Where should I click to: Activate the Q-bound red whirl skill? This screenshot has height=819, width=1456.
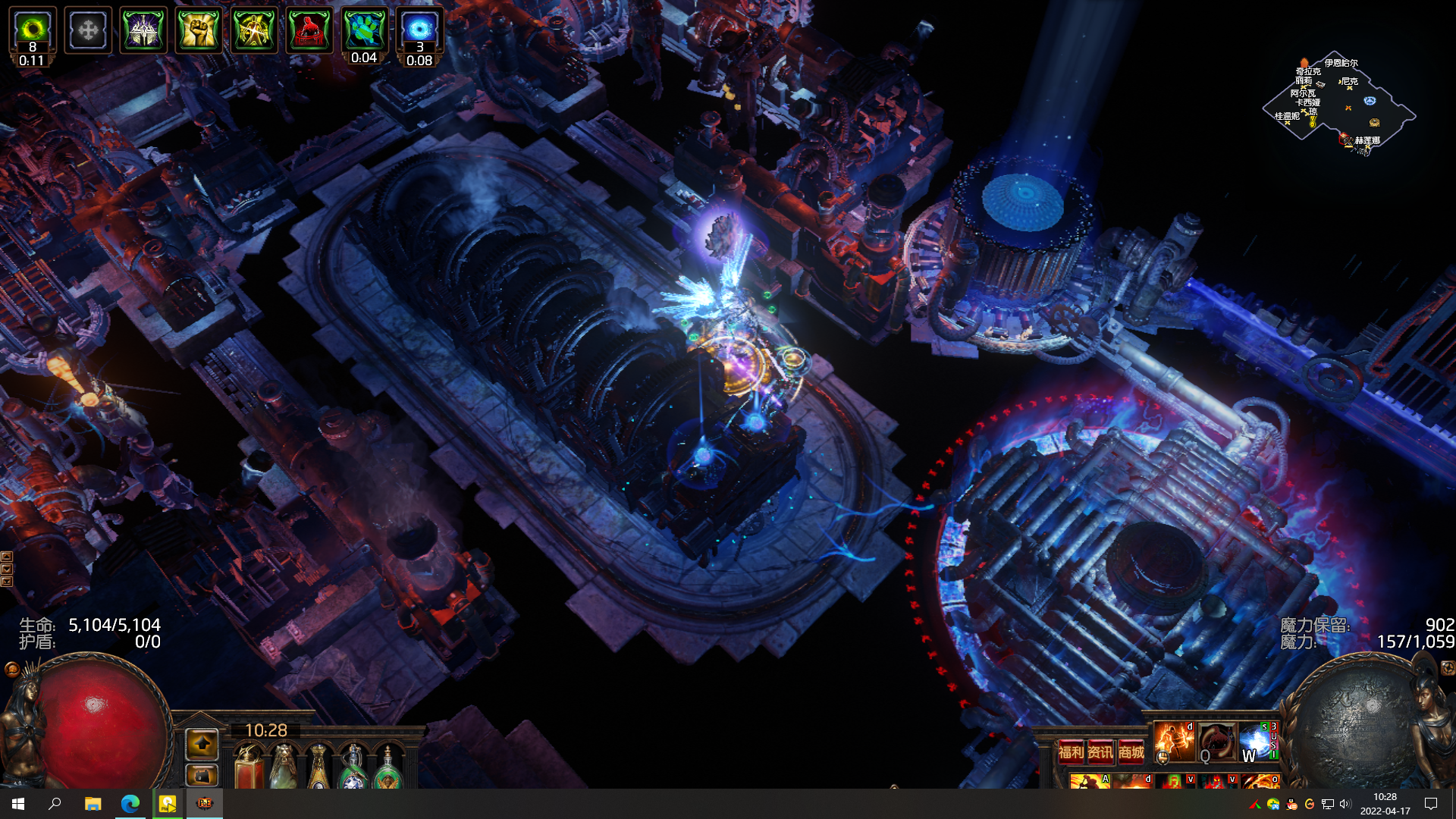pyautogui.click(x=1216, y=742)
